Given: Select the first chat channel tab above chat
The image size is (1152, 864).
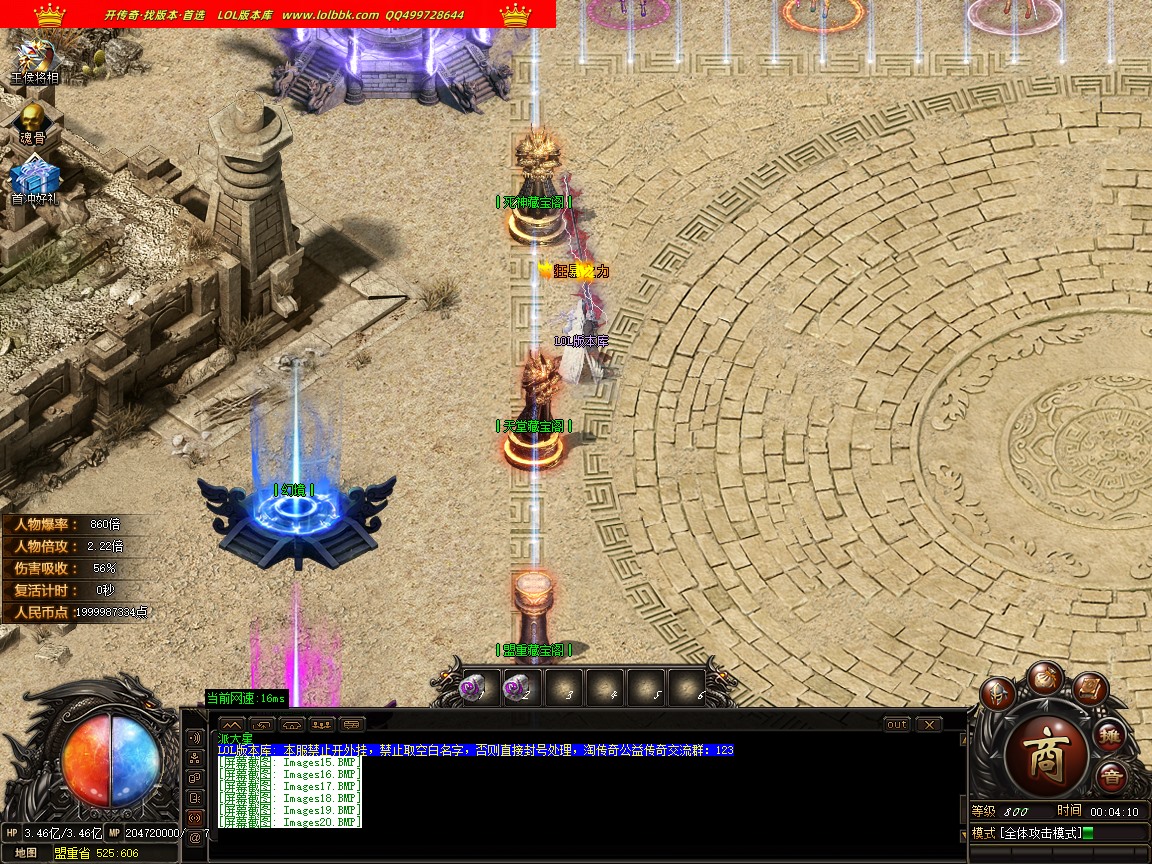Looking at the screenshot, I should (231, 724).
